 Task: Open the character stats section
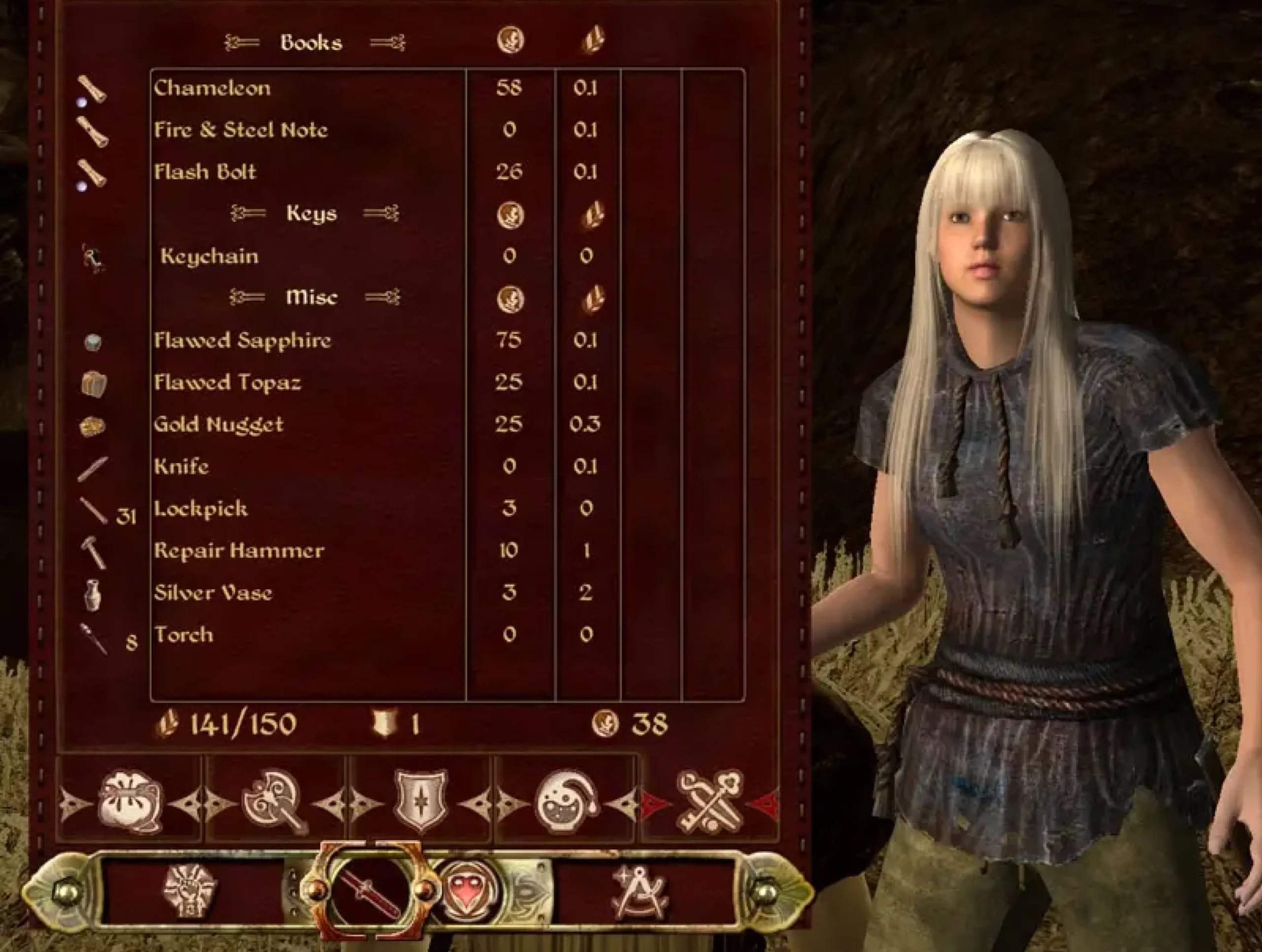tap(190, 890)
